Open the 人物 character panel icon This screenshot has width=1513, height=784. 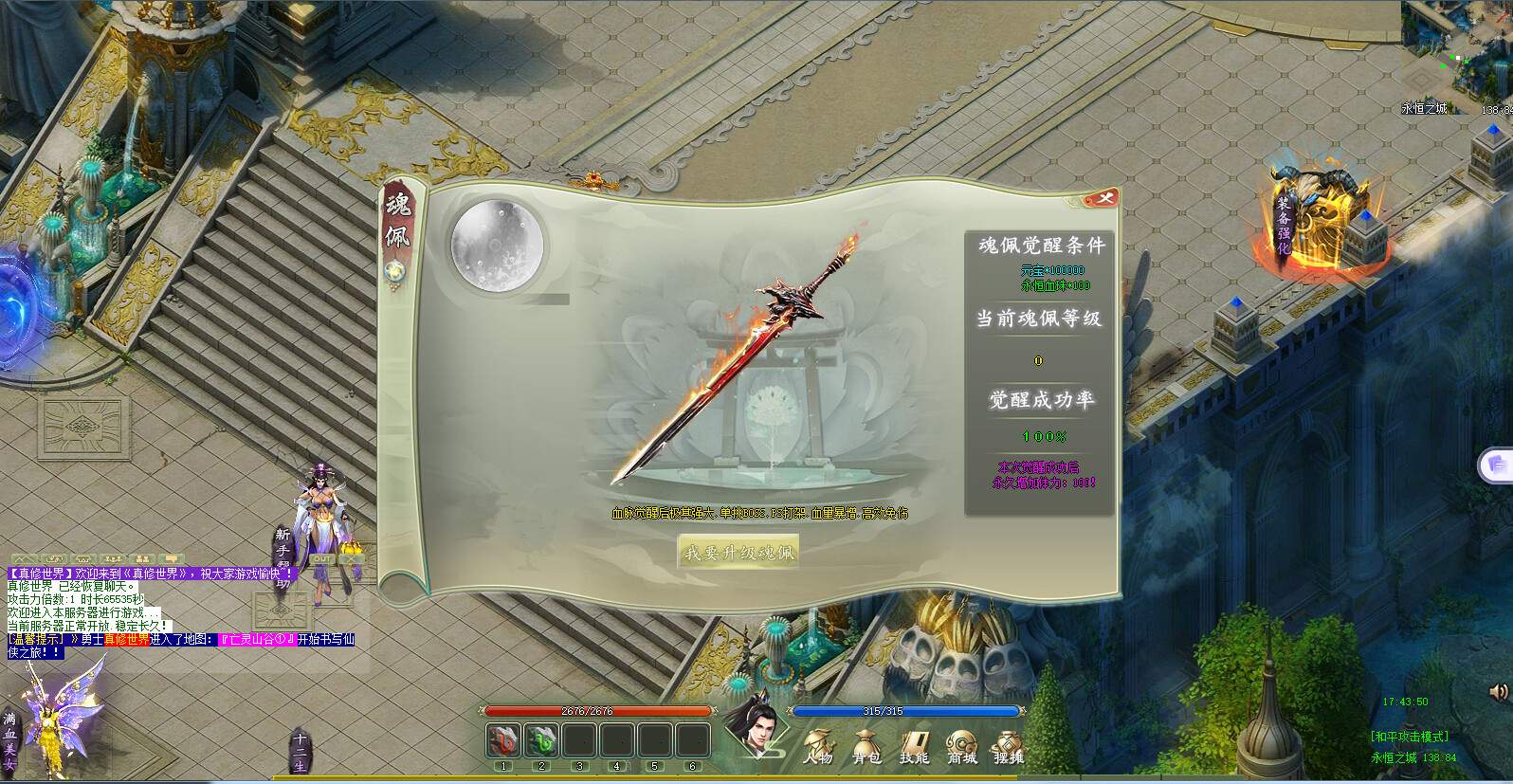(x=821, y=742)
